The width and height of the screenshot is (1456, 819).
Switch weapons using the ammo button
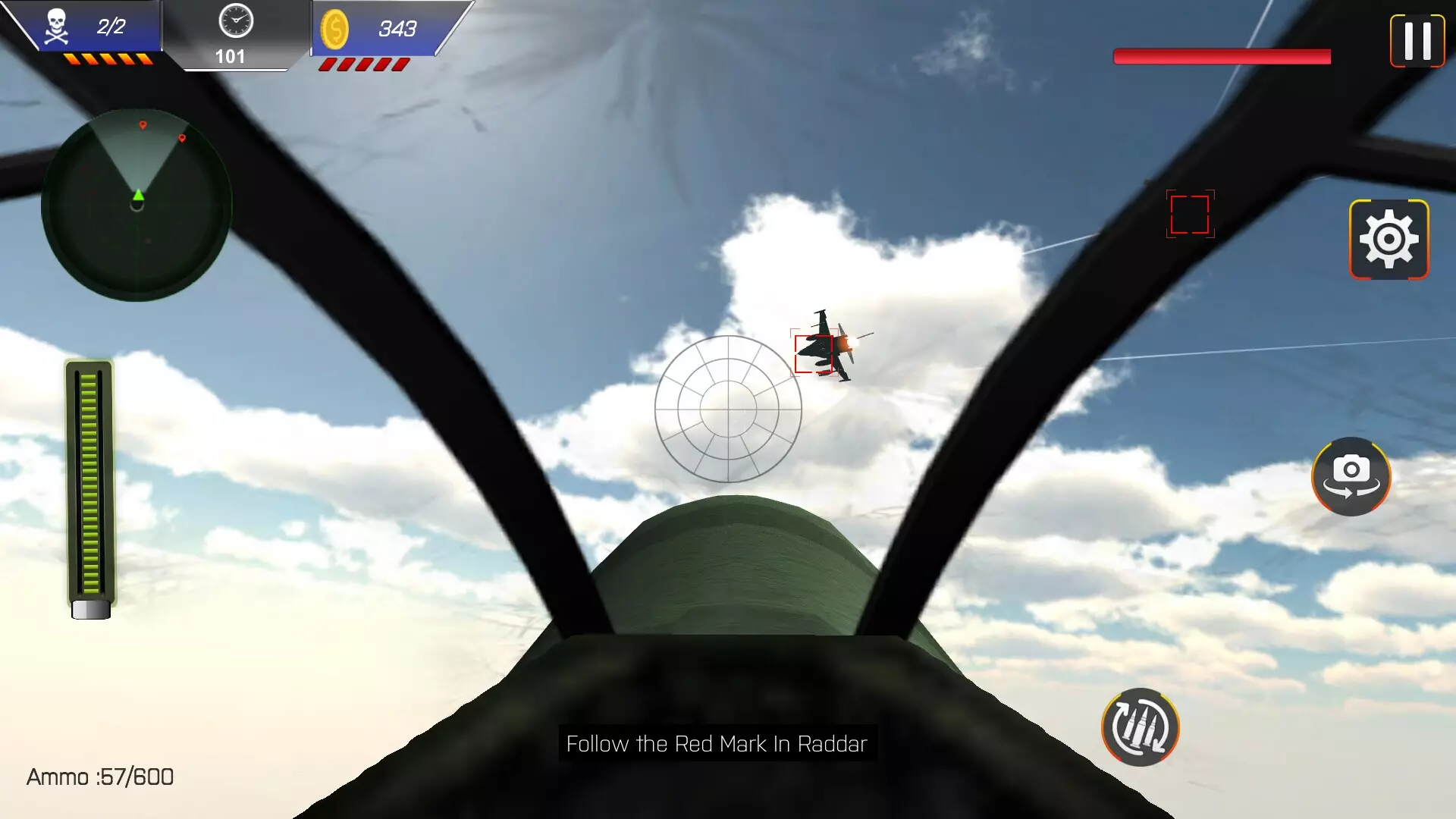pos(1141,726)
